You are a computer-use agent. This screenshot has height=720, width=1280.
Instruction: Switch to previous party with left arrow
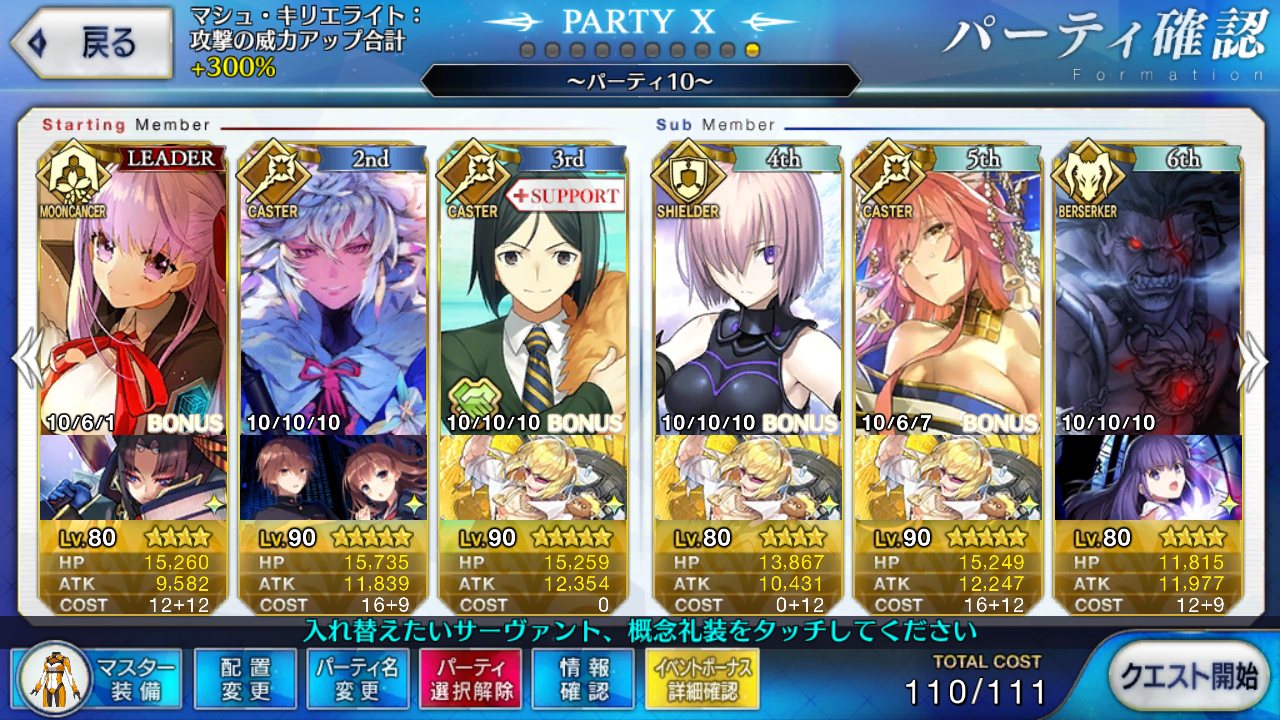(26, 358)
